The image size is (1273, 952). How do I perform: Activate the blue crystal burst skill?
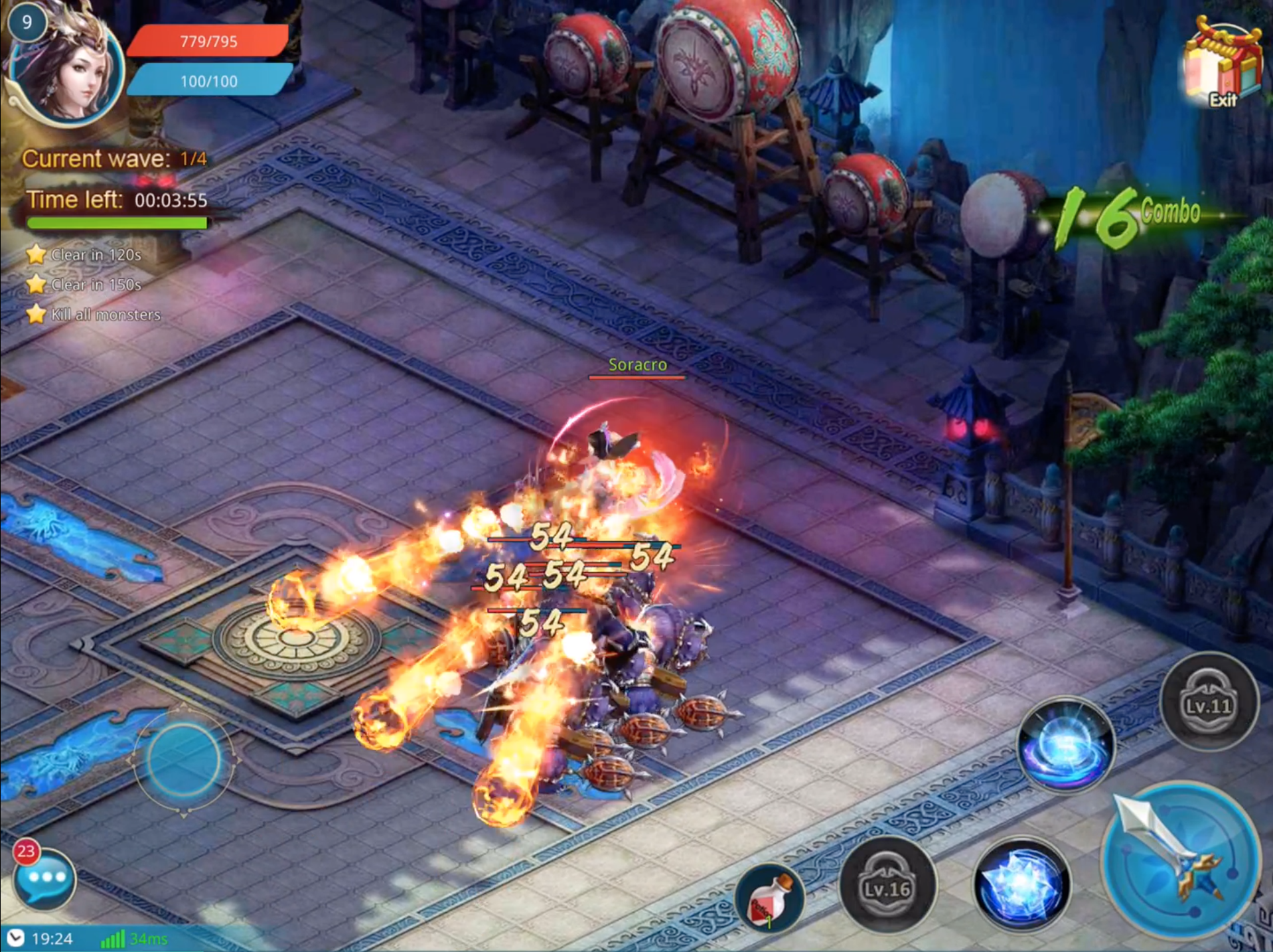(1022, 883)
